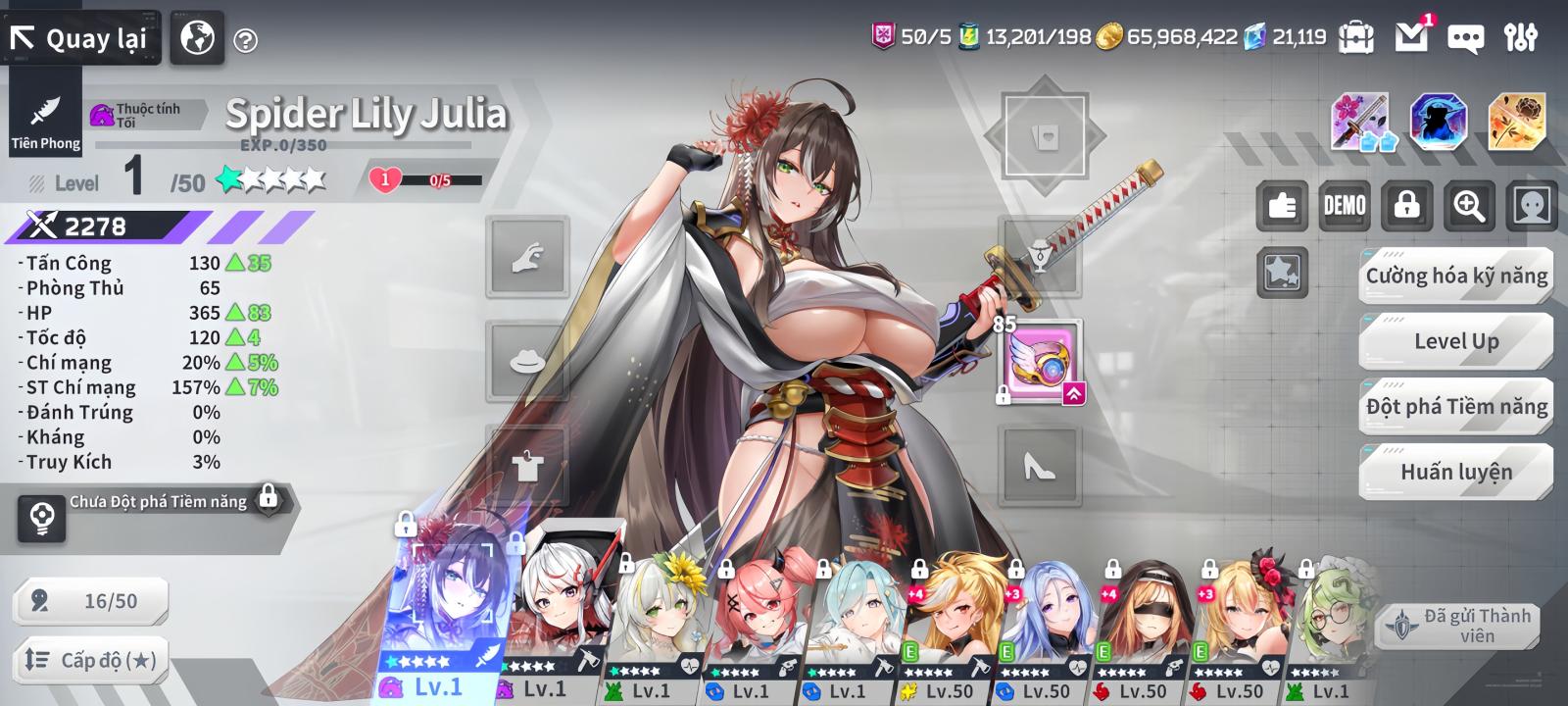Choose the Huấn luyện button
Viewport: 1568px width, 706px height.
click(x=1456, y=472)
